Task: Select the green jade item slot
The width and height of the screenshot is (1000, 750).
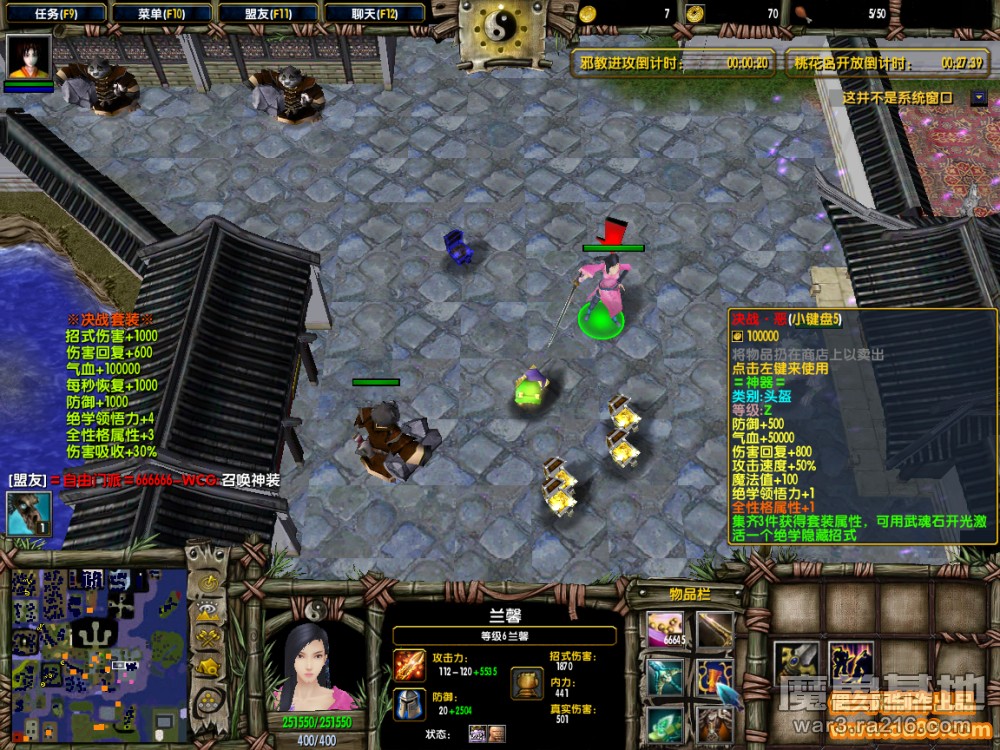Action: coord(665,723)
